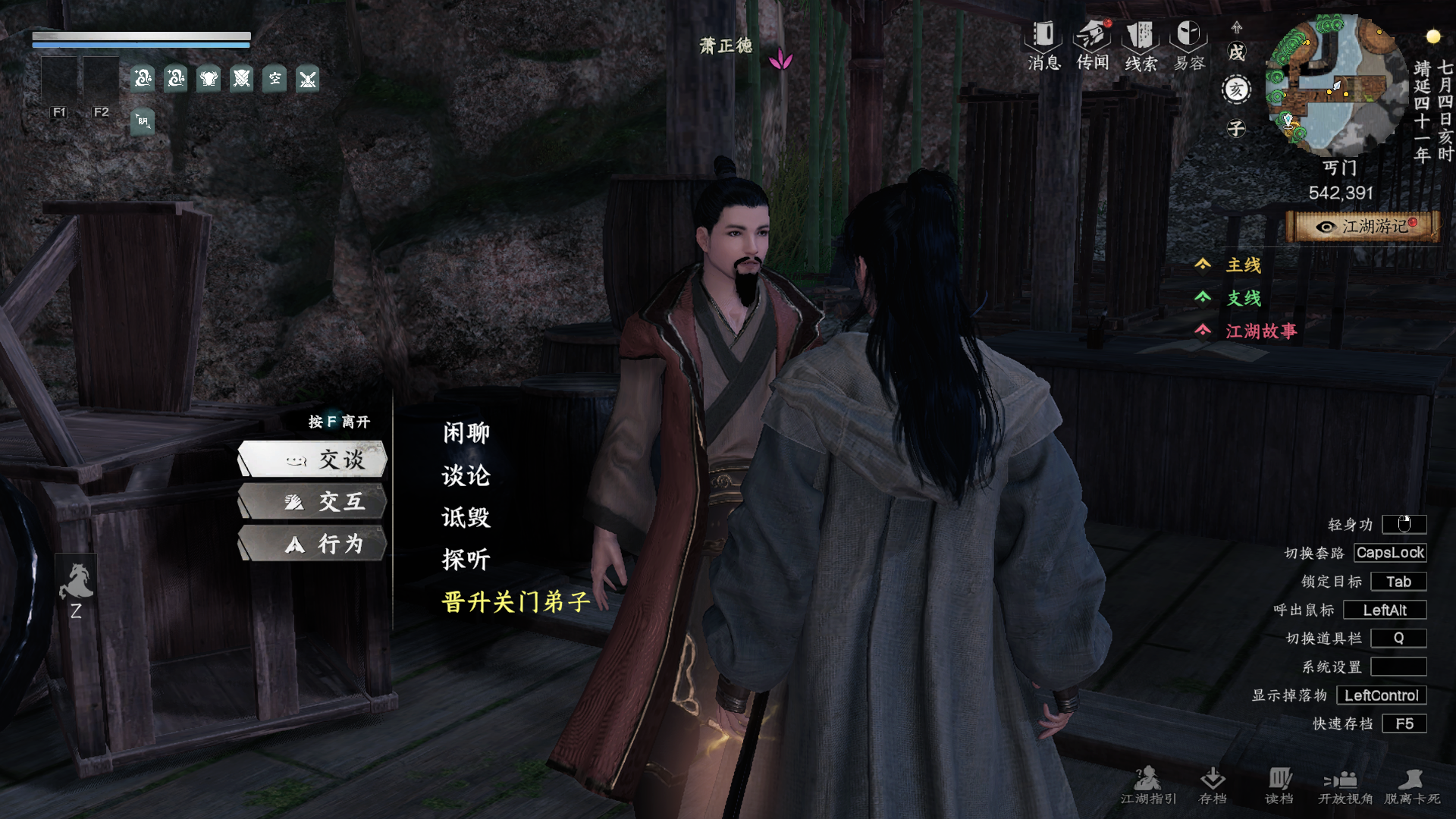Click the circular minimap
Screen dimensions: 1456x819
pyautogui.click(x=1335, y=86)
